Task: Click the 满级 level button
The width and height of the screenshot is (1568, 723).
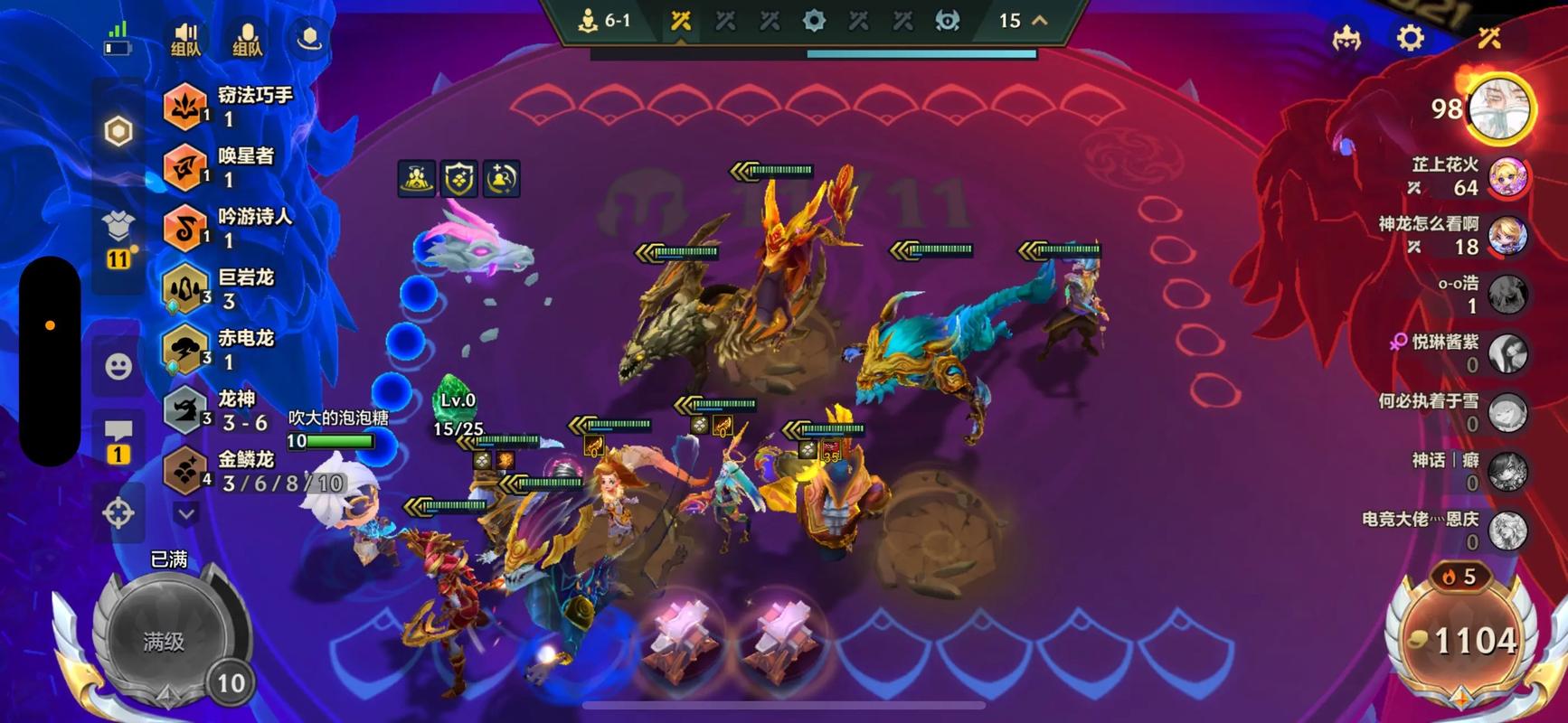Action: [164, 641]
